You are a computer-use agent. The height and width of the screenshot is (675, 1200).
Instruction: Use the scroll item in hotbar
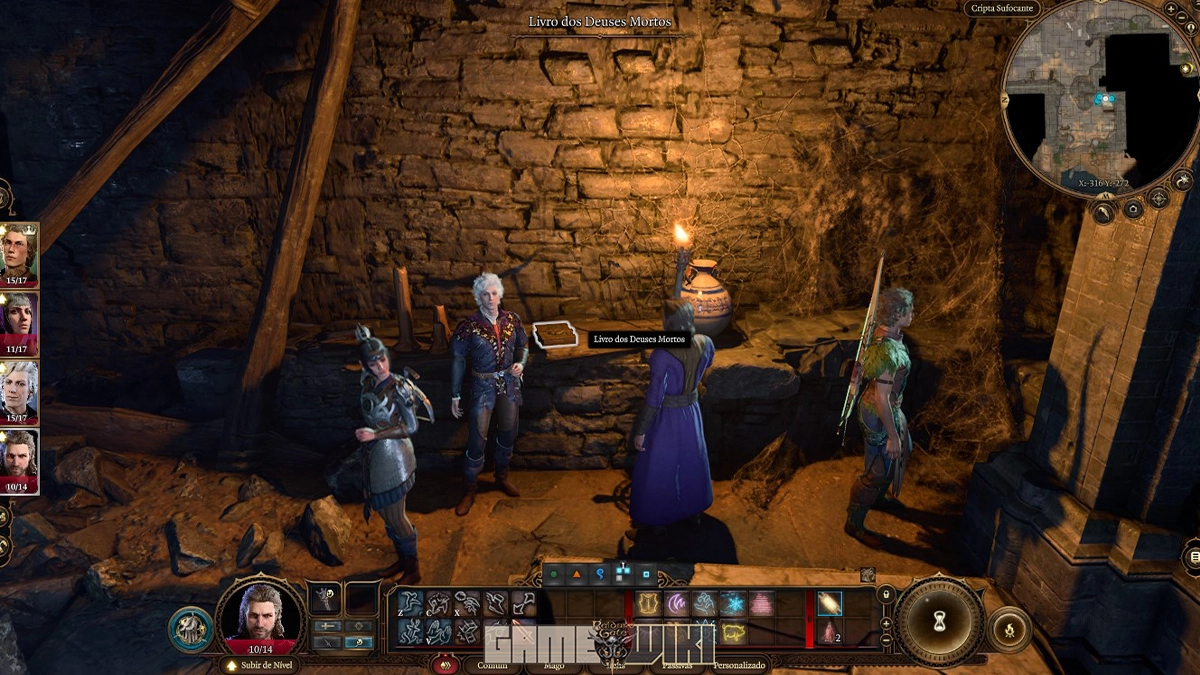(x=830, y=603)
